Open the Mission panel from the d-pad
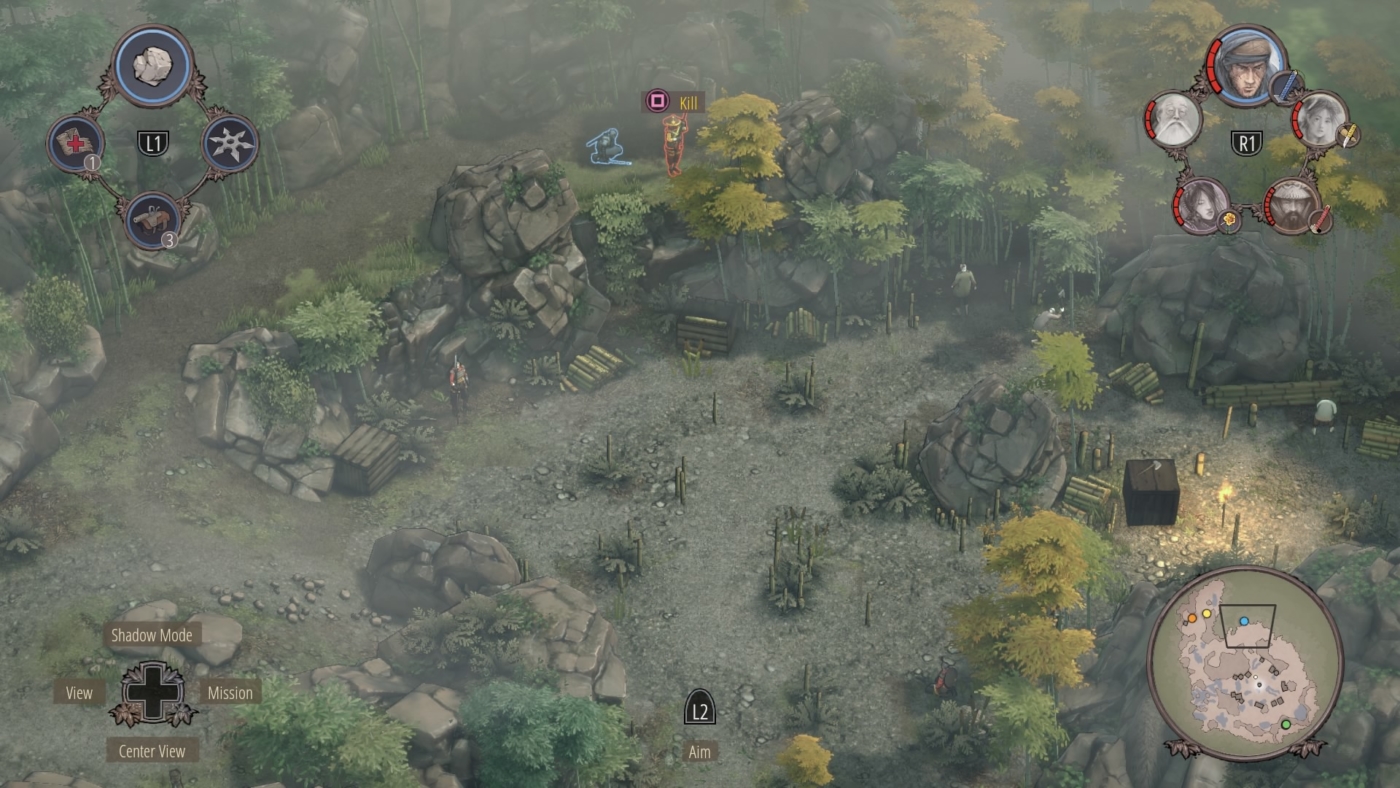1400x788 pixels. 230,692
